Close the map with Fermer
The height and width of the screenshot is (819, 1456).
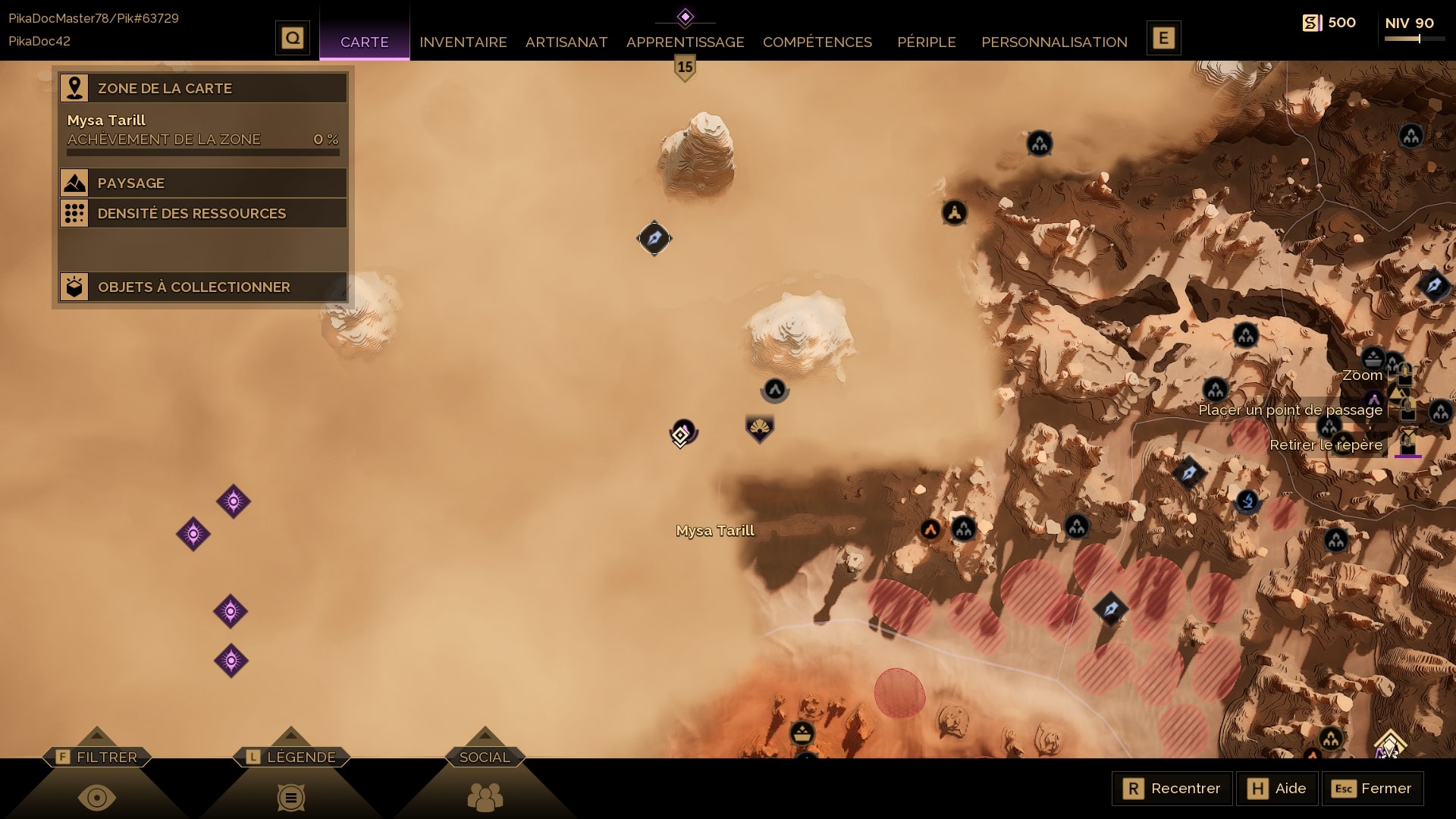[1372, 788]
